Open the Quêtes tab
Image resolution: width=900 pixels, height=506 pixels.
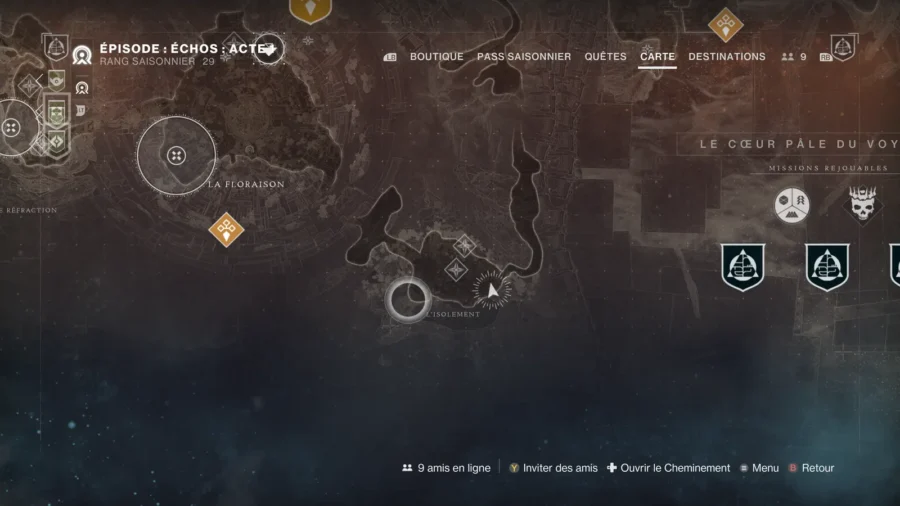click(x=605, y=57)
